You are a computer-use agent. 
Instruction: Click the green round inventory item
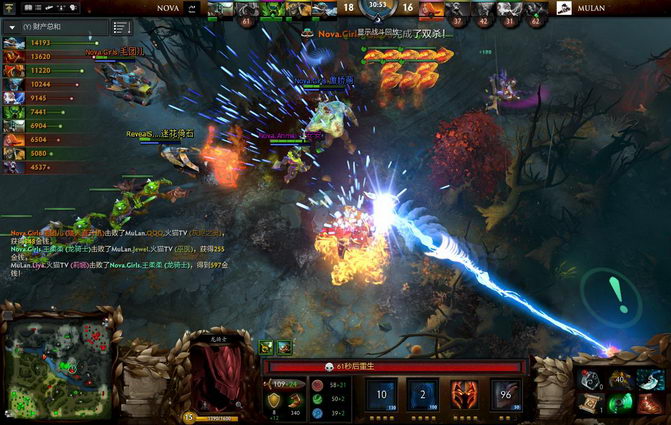[x=619, y=403]
